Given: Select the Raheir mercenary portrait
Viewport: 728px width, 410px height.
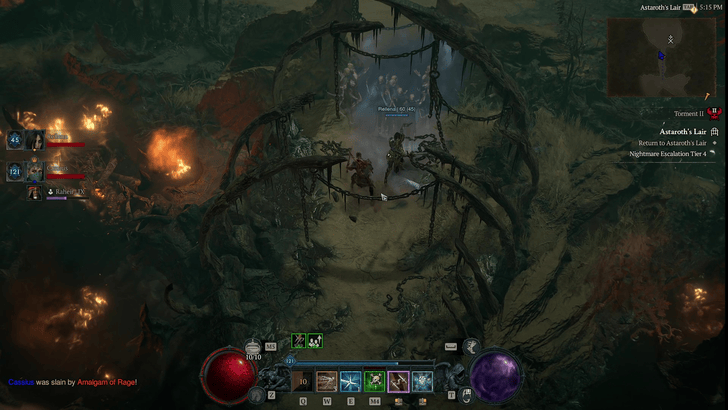Looking at the screenshot, I should point(35,192).
